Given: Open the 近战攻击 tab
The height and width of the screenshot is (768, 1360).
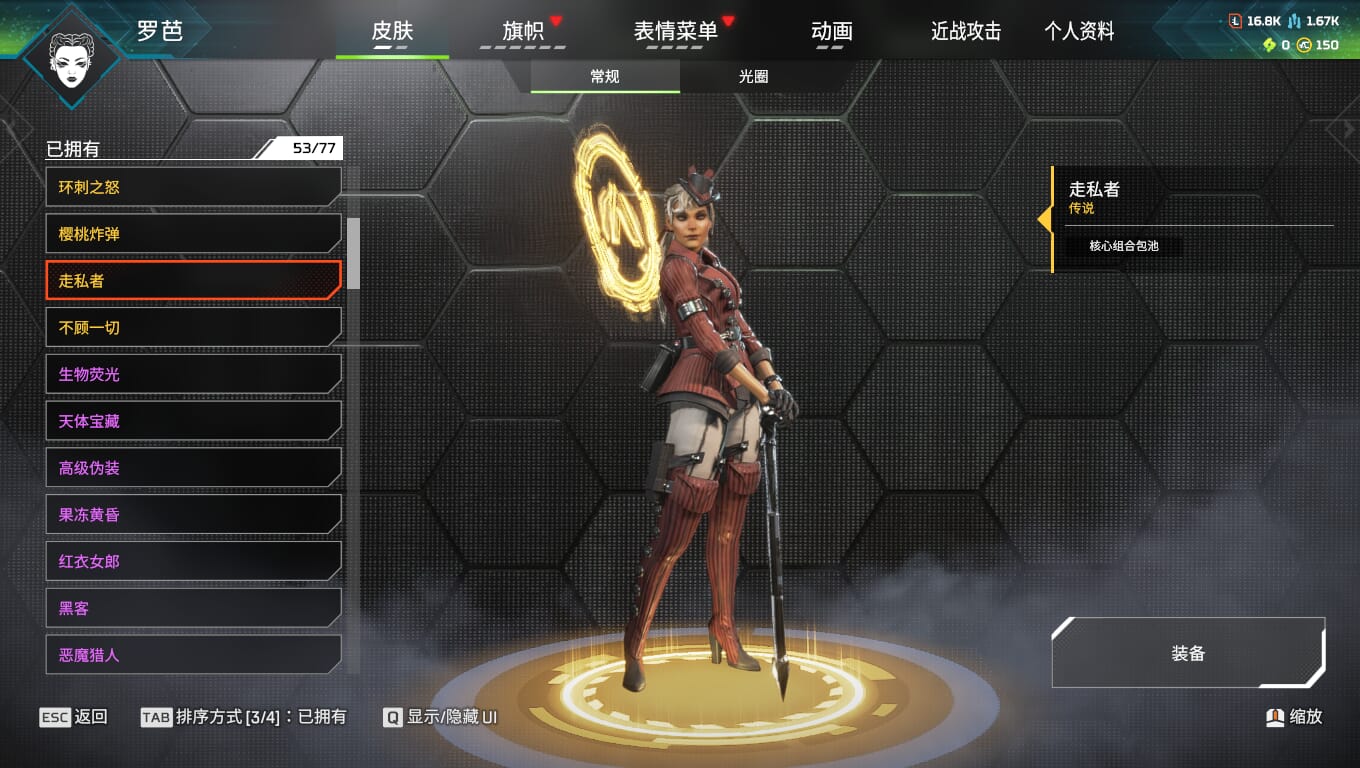Looking at the screenshot, I should pos(965,32).
